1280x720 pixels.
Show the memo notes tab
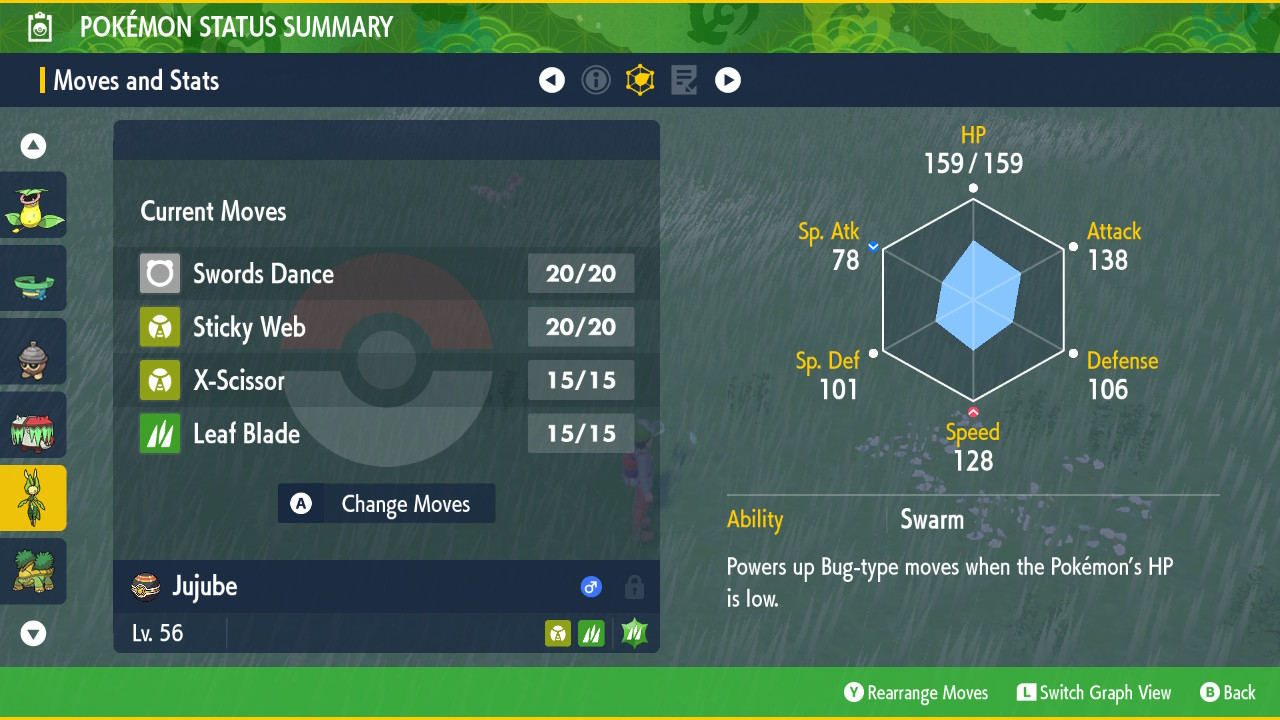[x=684, y=80]
